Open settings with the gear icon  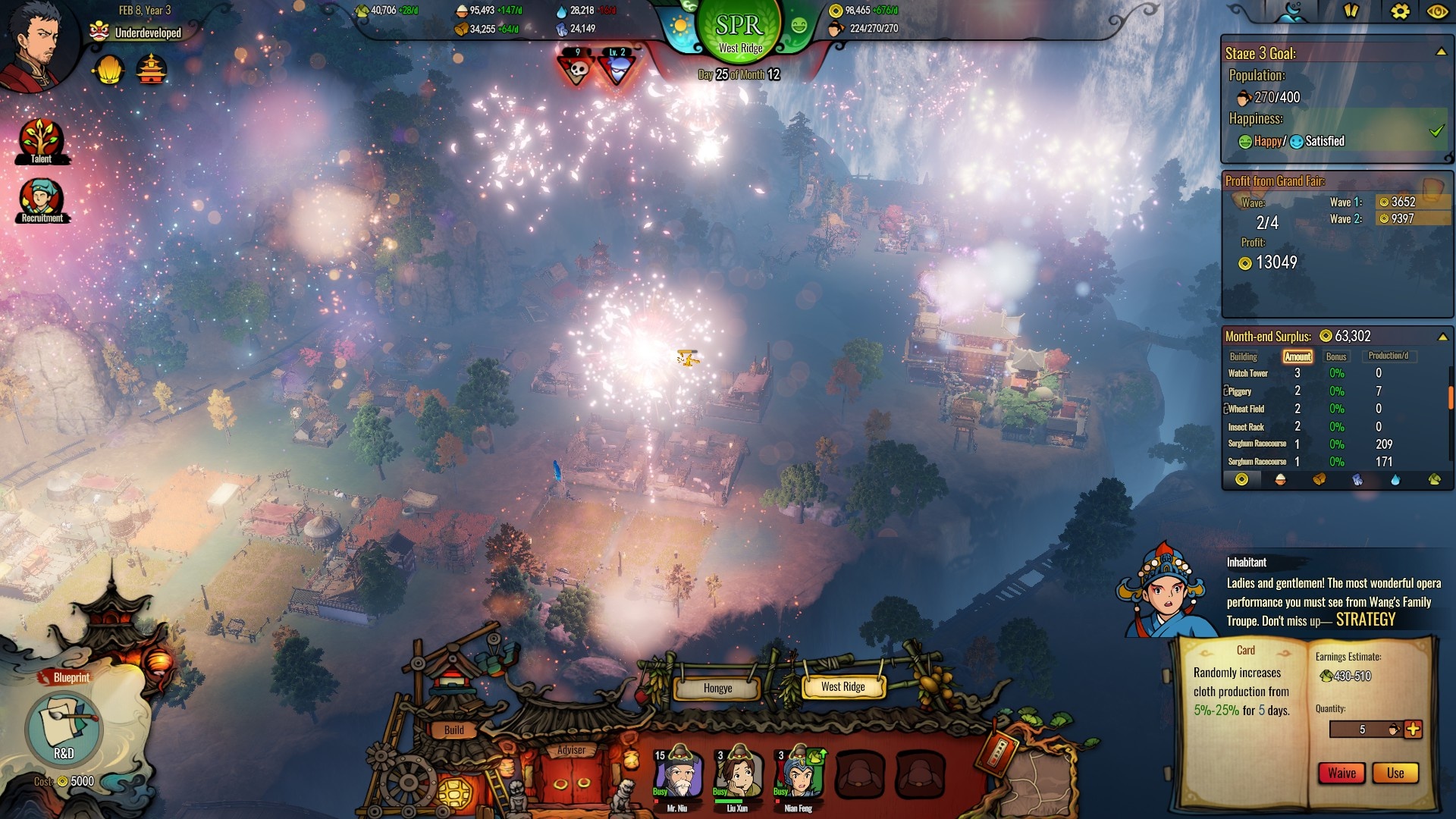[1400, 11]
